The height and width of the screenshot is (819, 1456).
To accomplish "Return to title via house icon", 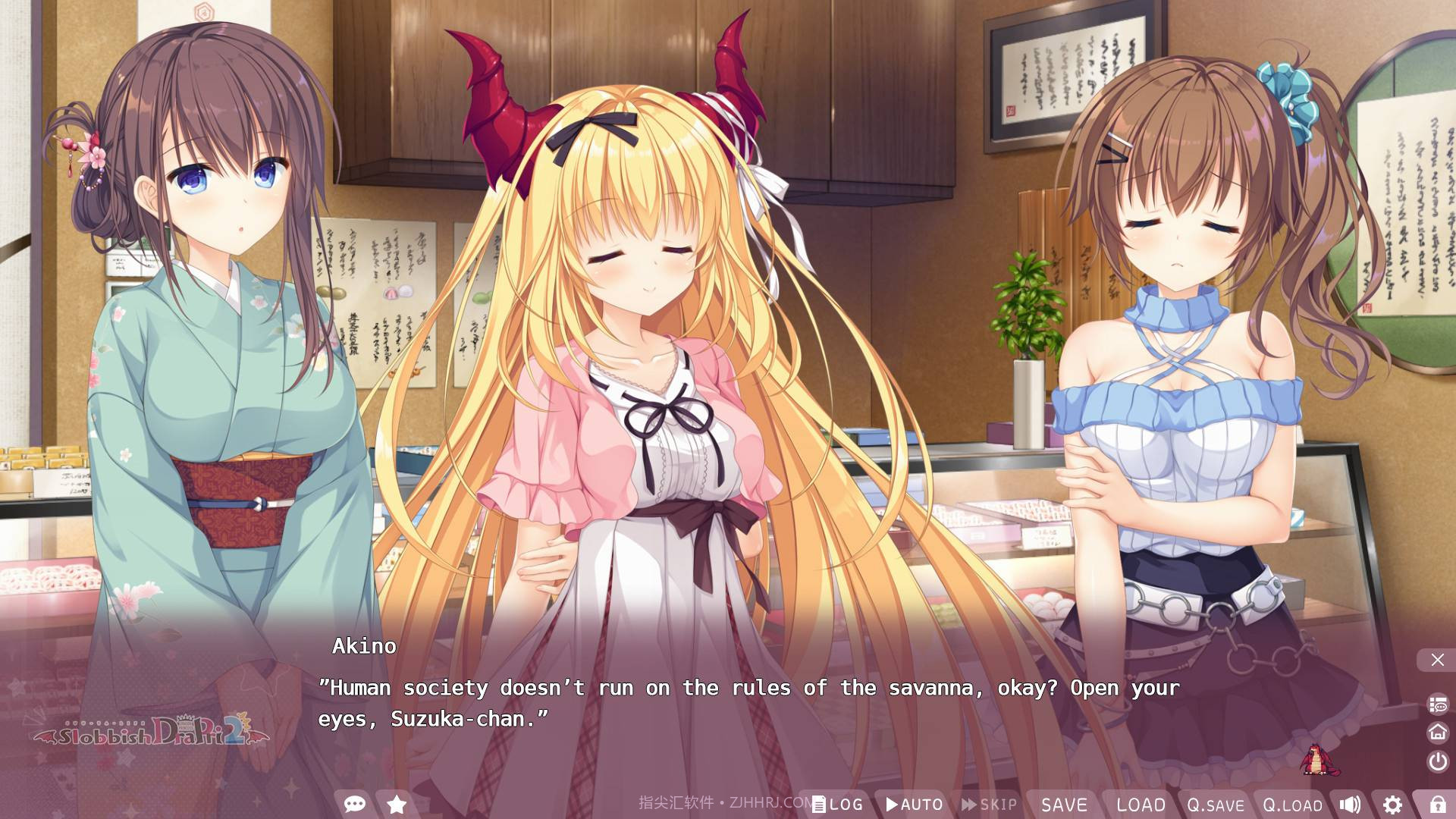I will 1438,732.
